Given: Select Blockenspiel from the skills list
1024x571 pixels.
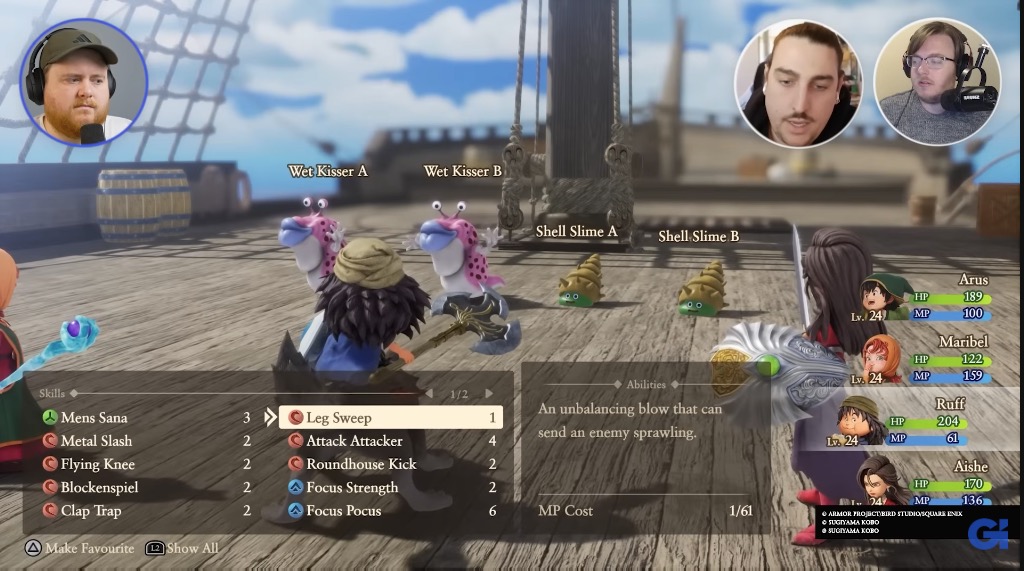Looking at the screenshot, I should coord(99,488).
